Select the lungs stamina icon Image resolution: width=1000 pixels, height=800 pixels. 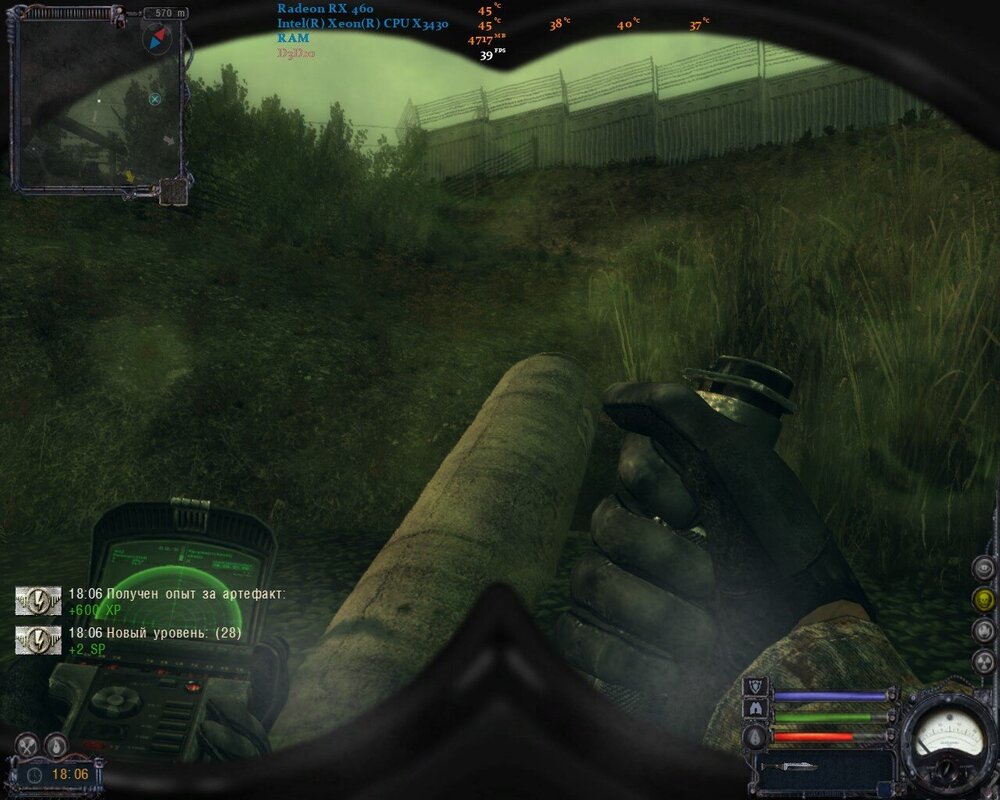[756, 709]
